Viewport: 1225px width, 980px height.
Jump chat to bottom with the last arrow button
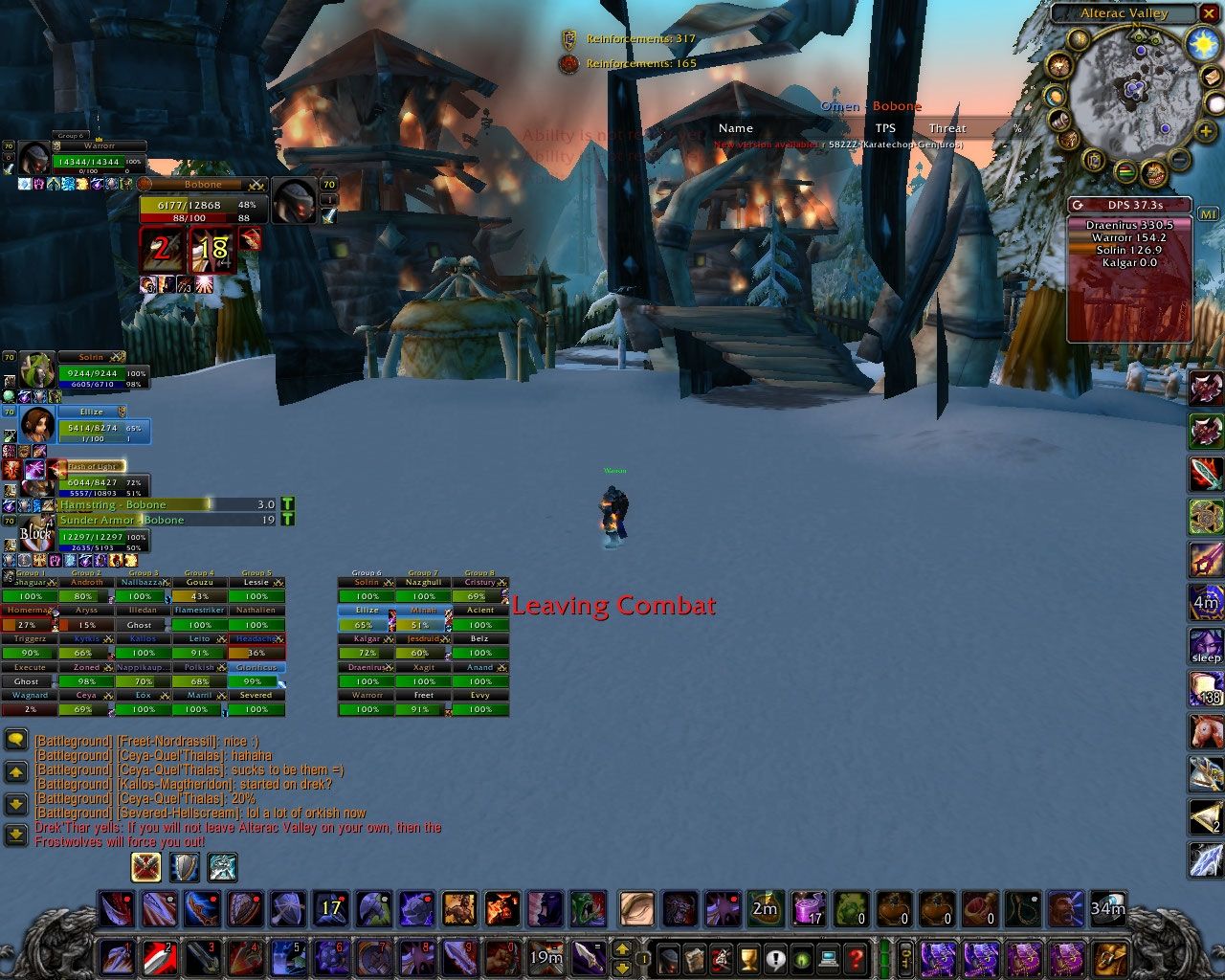[x=15, y=835]
